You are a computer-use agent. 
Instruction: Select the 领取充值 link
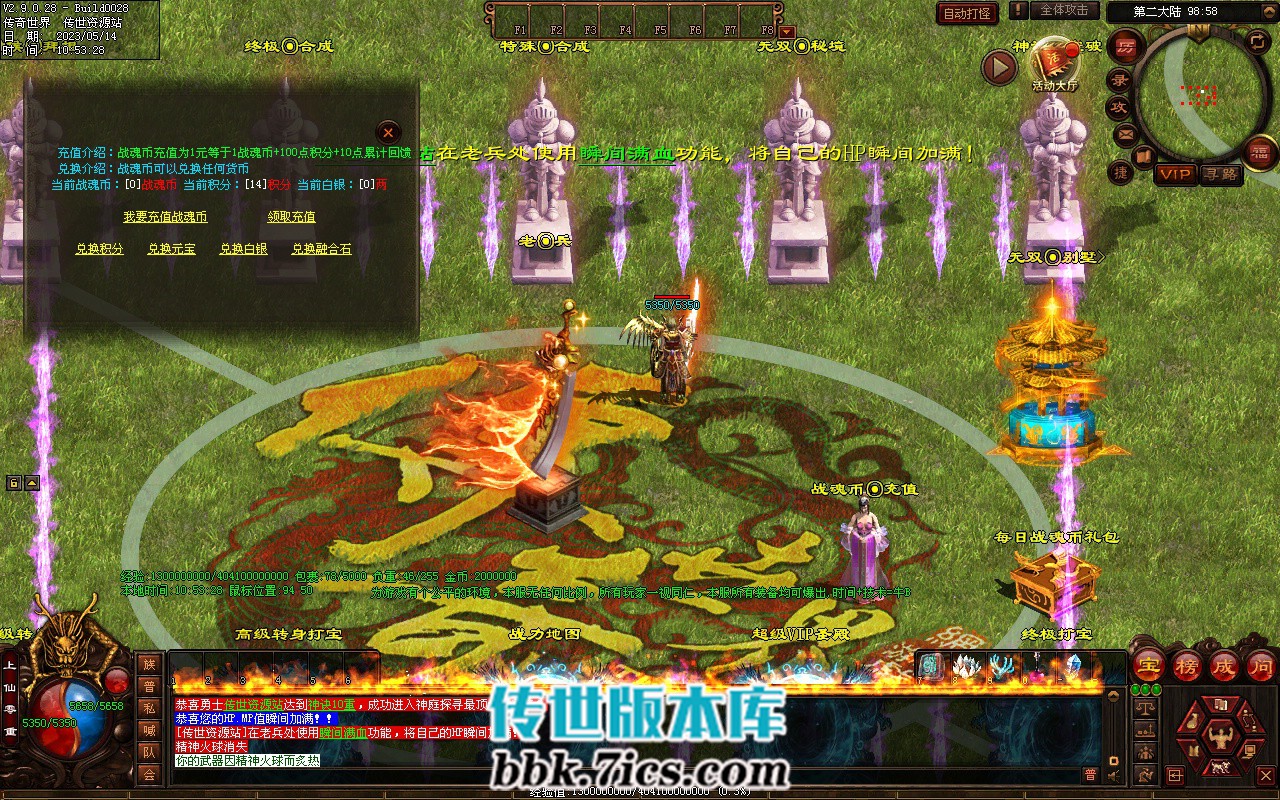tap(291, 217)
